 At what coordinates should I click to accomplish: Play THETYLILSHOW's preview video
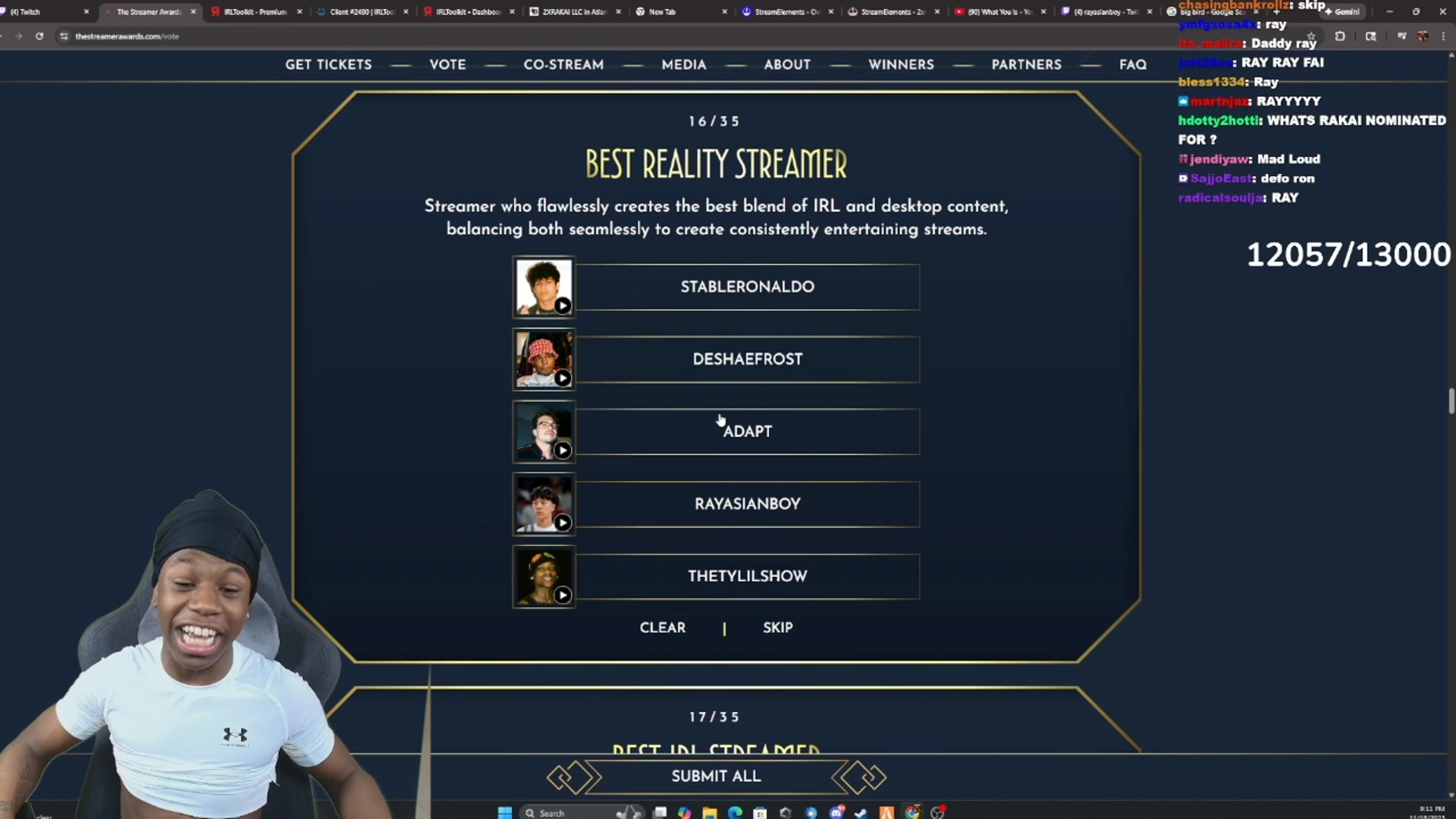click(x=563, y=595)
